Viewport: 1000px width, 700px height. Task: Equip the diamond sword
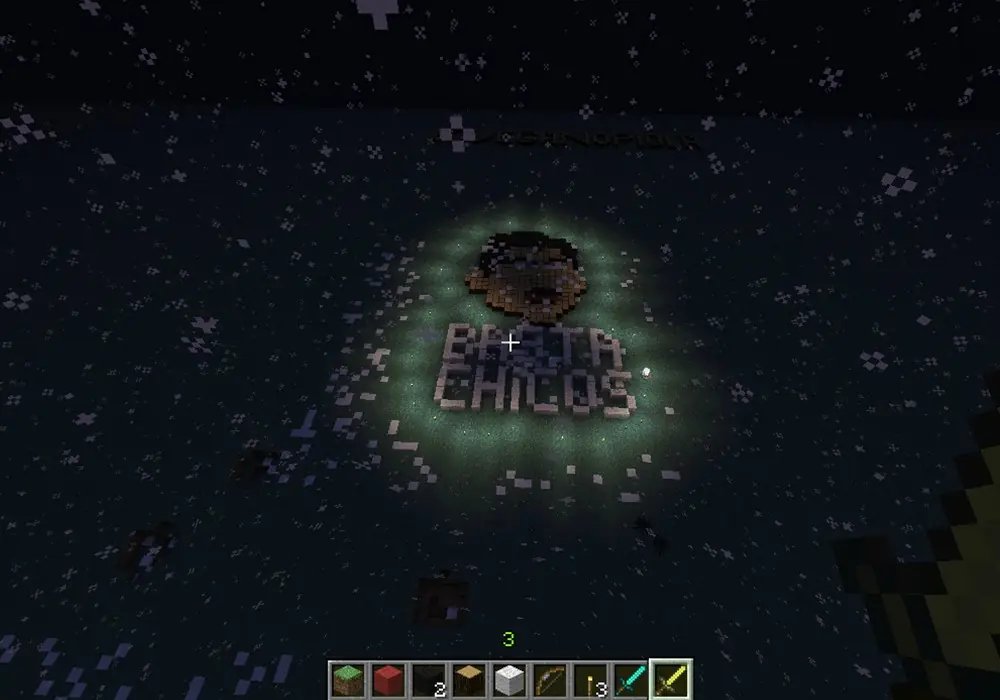(x=629, y=679)
